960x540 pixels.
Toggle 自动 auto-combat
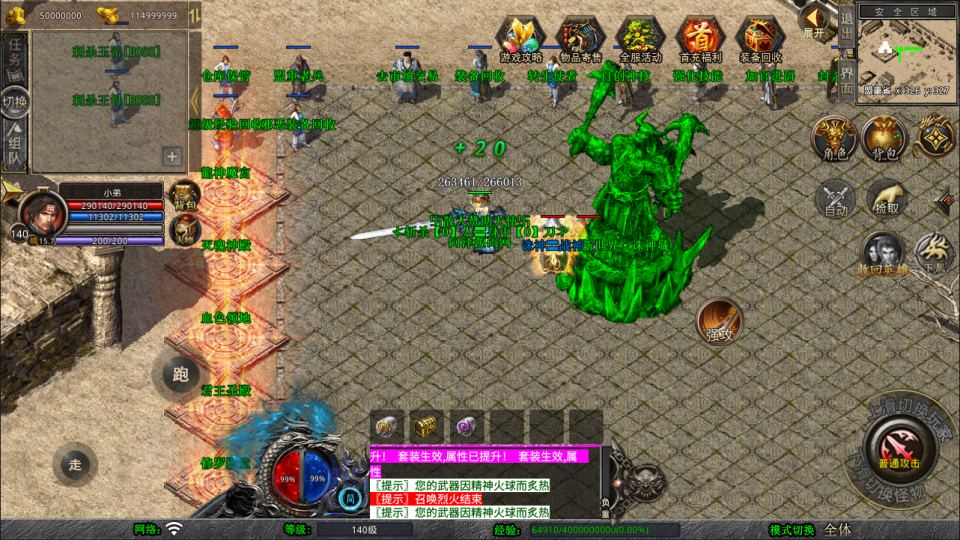(x=834, y=198)
